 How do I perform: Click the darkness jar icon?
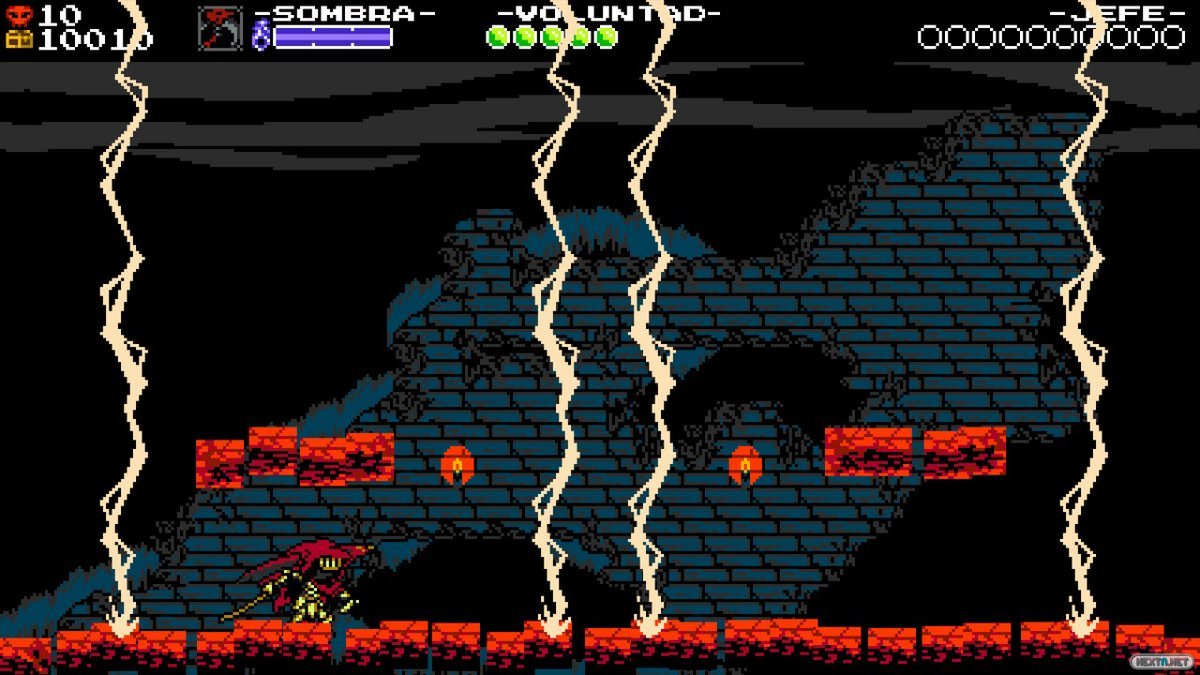tap(261, 37)
